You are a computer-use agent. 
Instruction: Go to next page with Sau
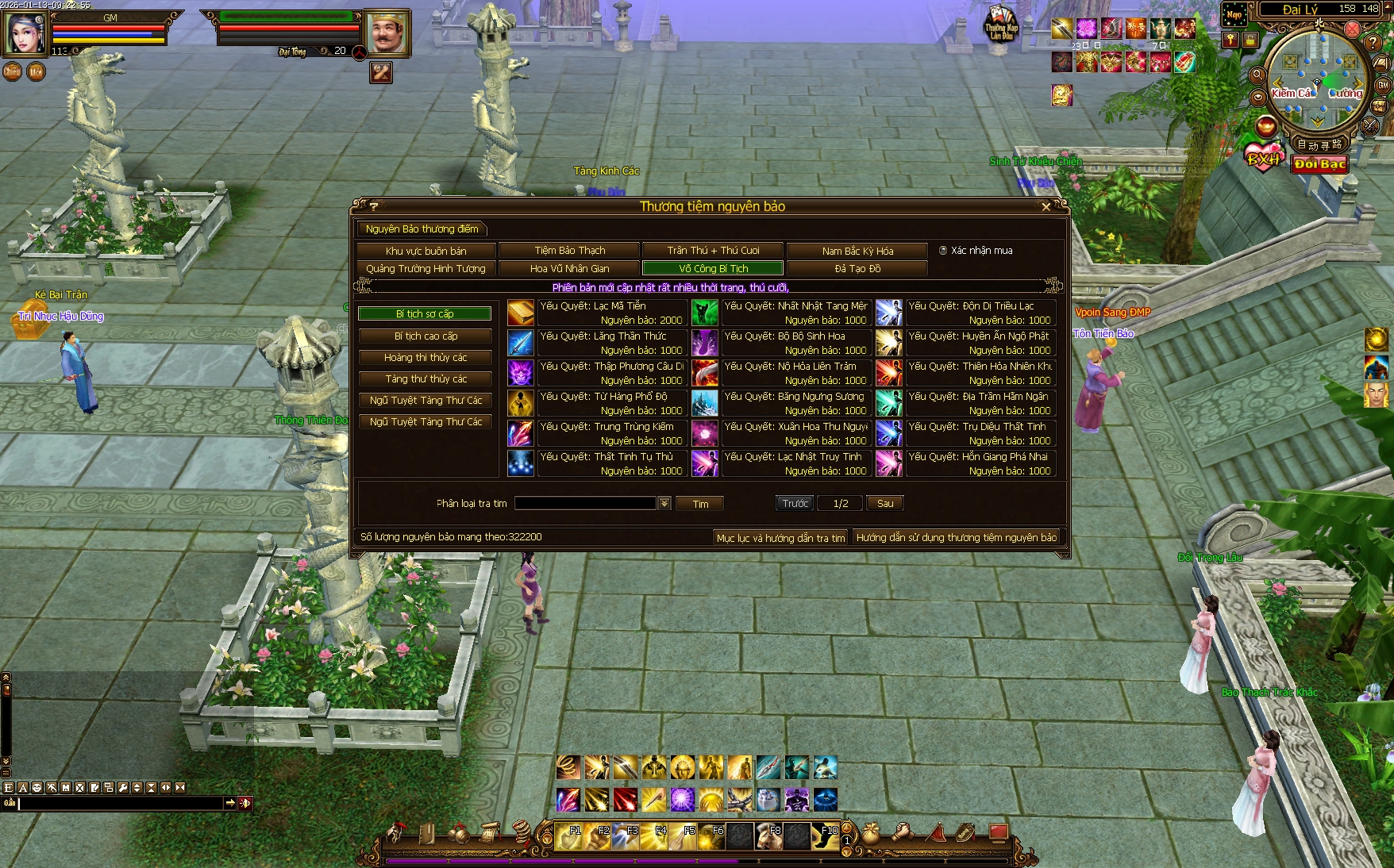(x=884, y=504)
